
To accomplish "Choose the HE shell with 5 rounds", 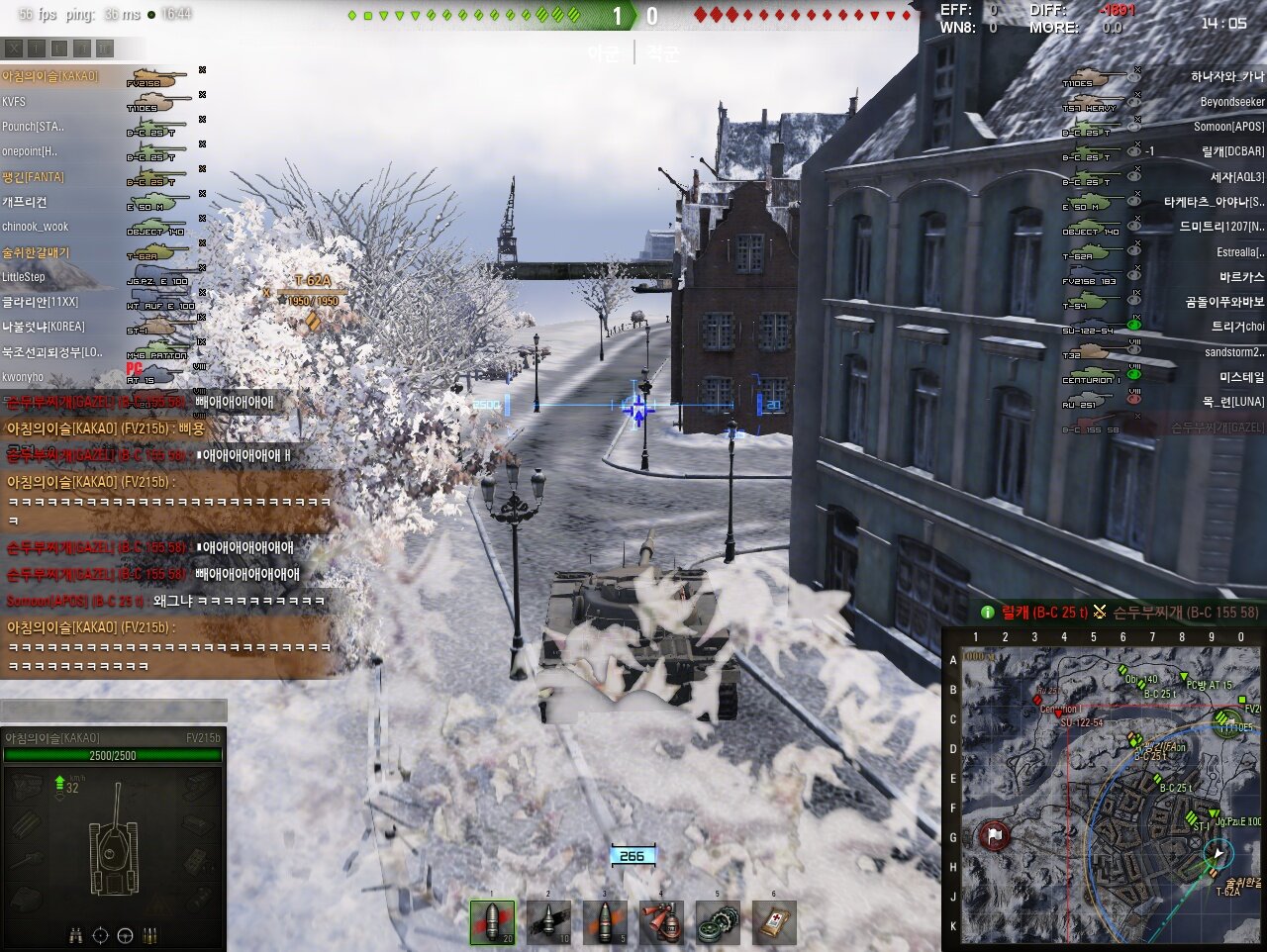I will point(605,922).
